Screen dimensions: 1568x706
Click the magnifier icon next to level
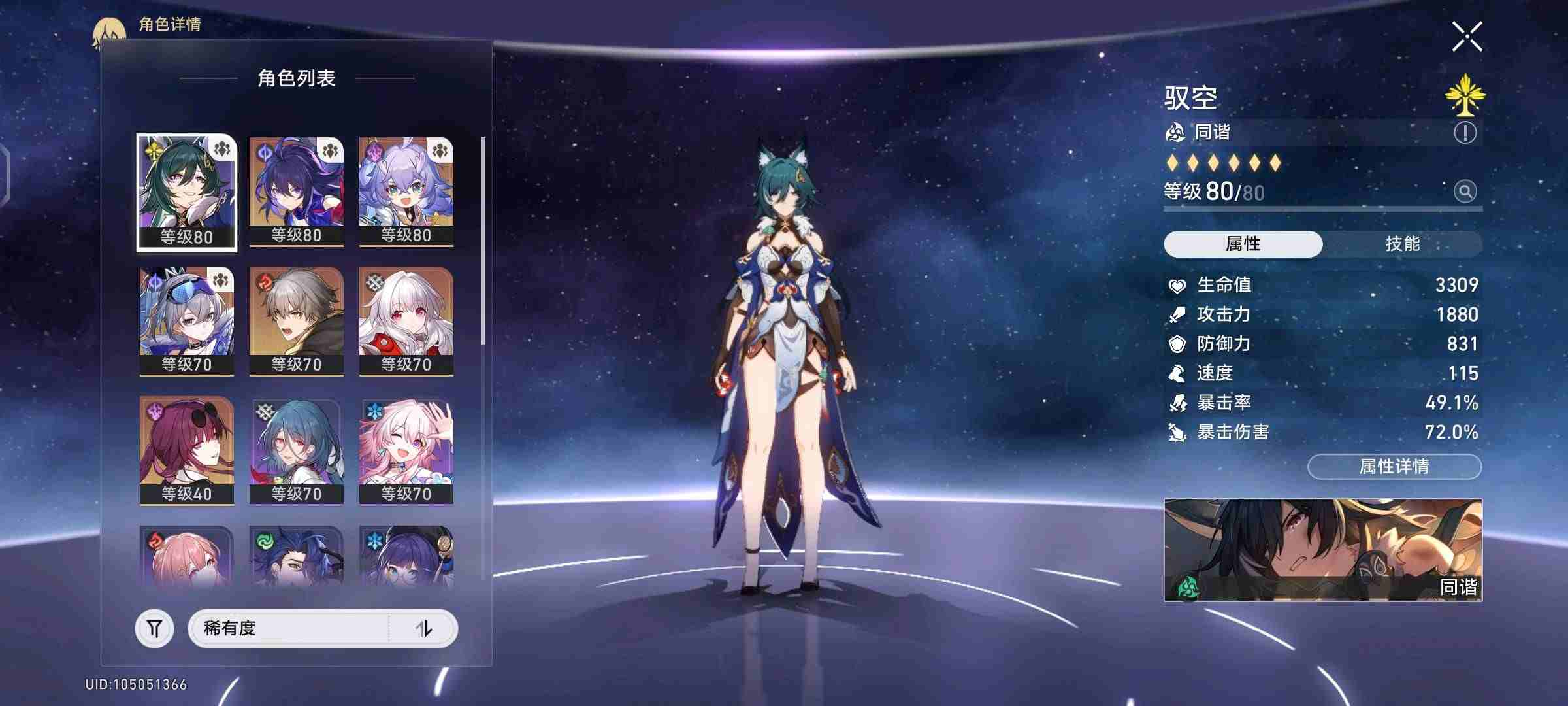pos(1465,192)
